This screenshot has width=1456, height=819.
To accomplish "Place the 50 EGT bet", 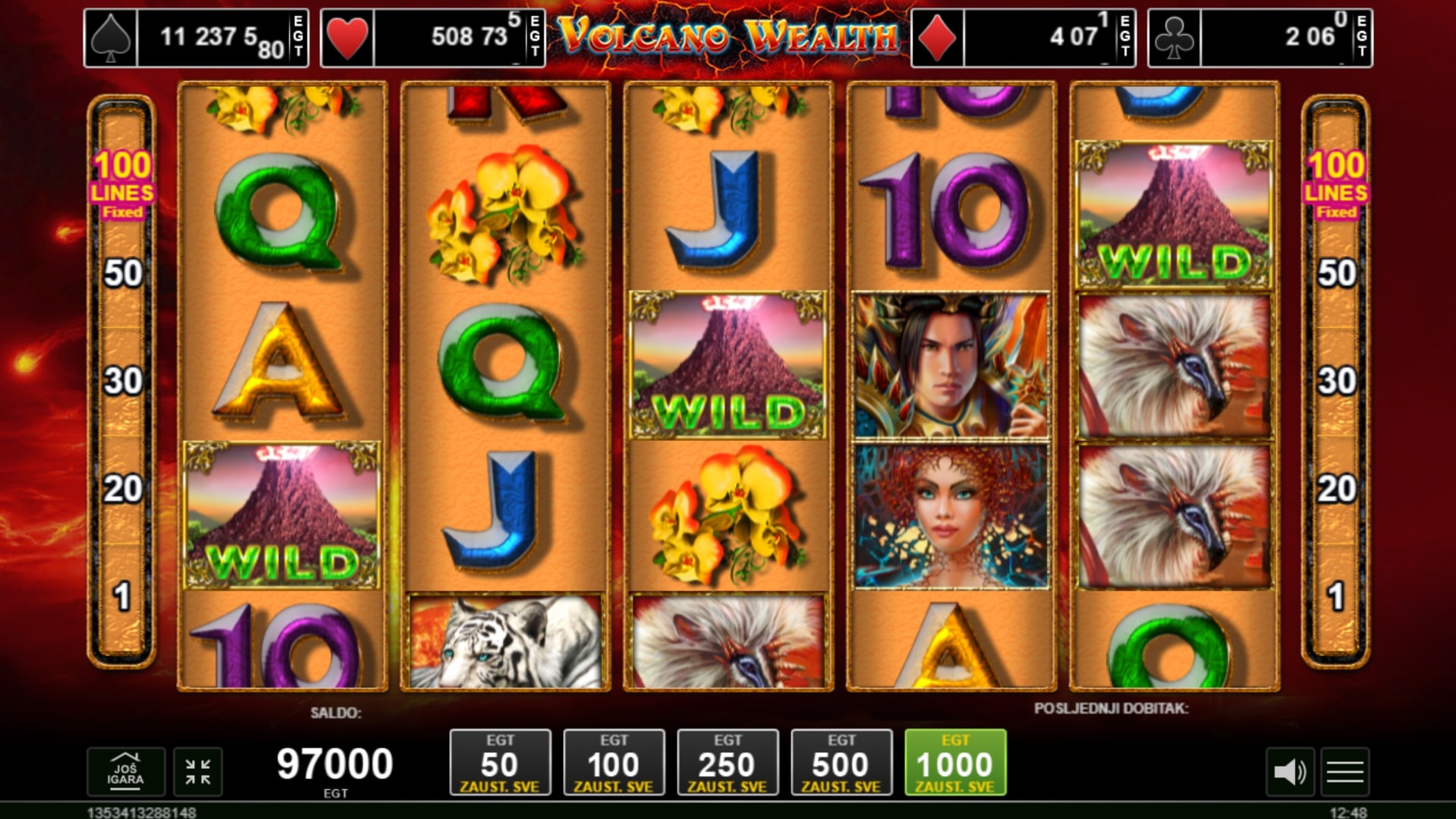I will coord(500,762).
